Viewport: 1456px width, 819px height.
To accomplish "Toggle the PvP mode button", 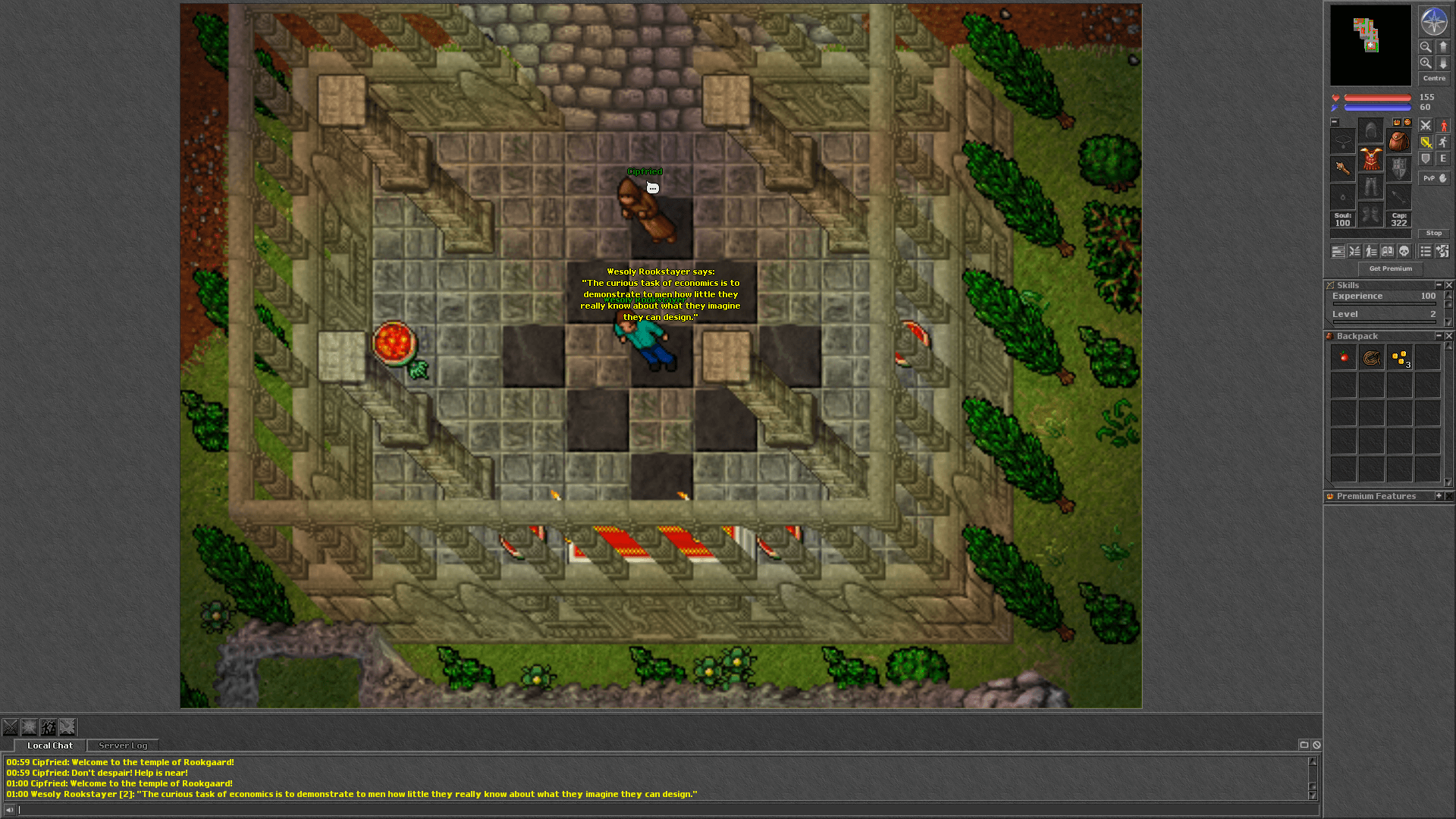I will click(1433, 178).
